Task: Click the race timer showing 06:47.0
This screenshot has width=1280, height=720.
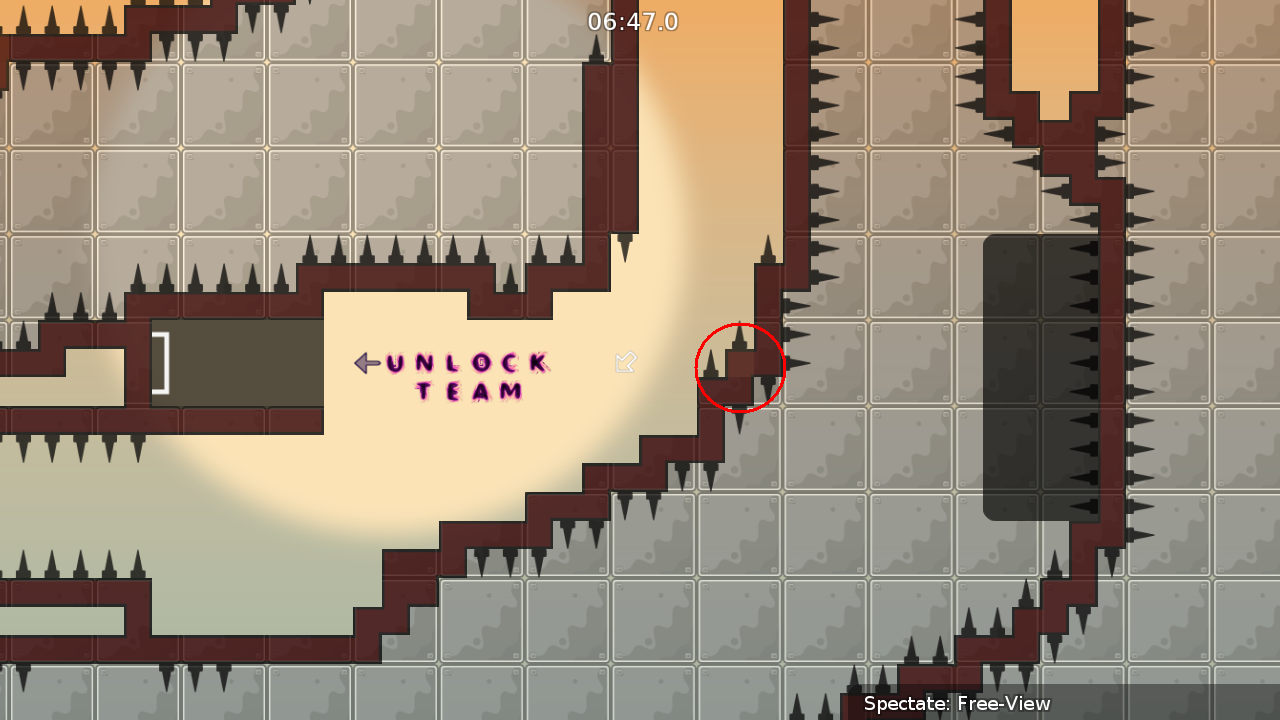Action: pos(633,21)
